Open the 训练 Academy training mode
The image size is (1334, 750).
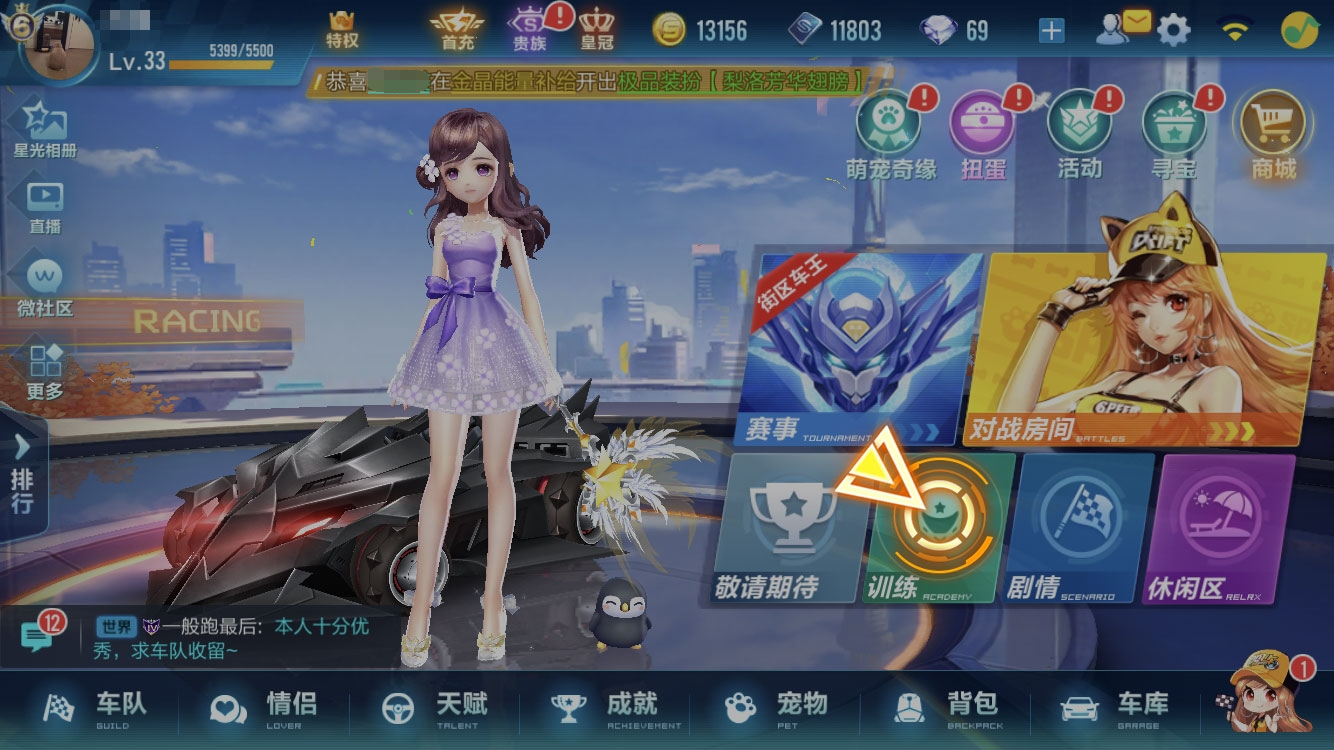(x=938, y=530)
